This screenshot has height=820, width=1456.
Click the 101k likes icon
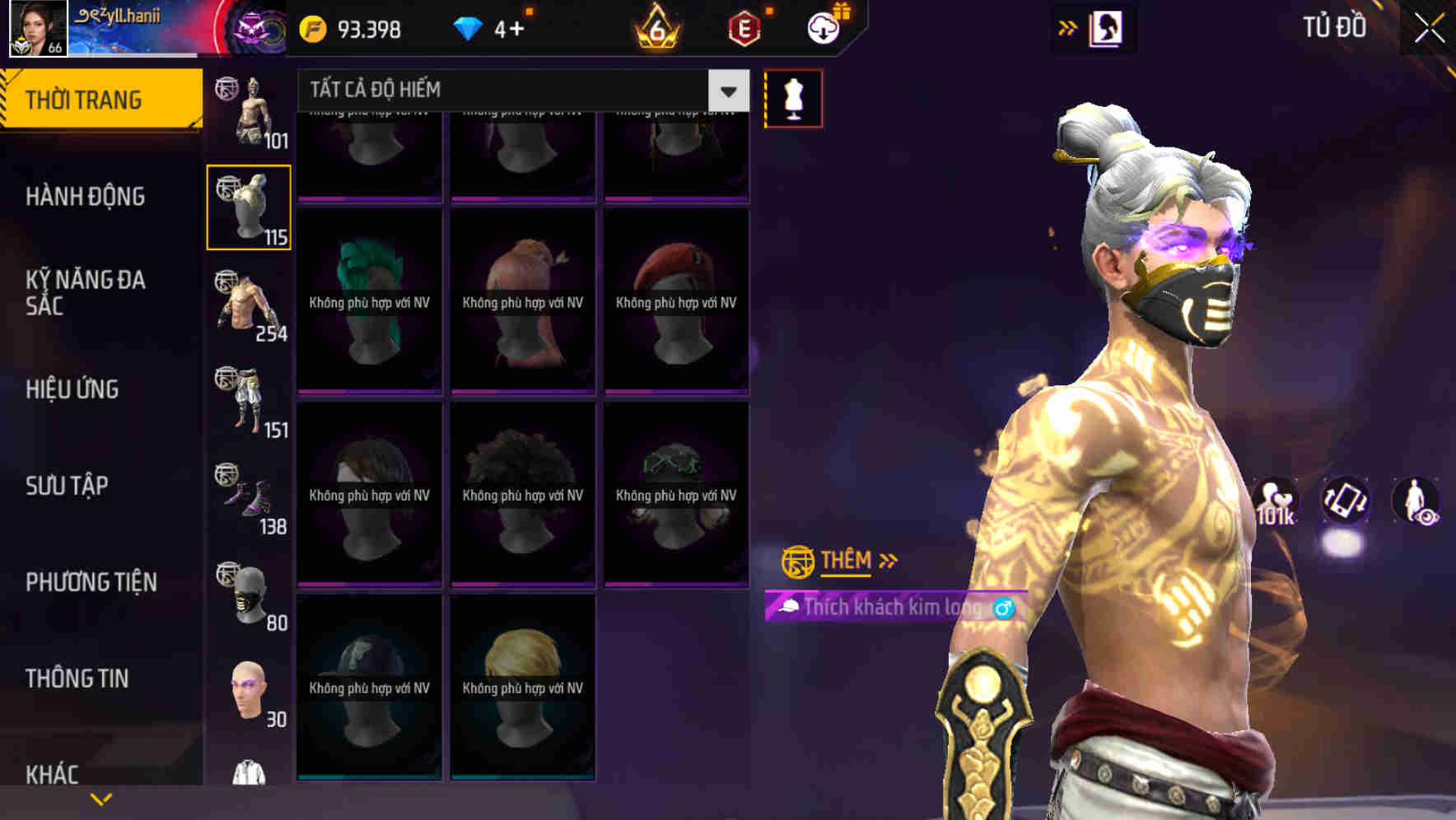click(1274, 498)
